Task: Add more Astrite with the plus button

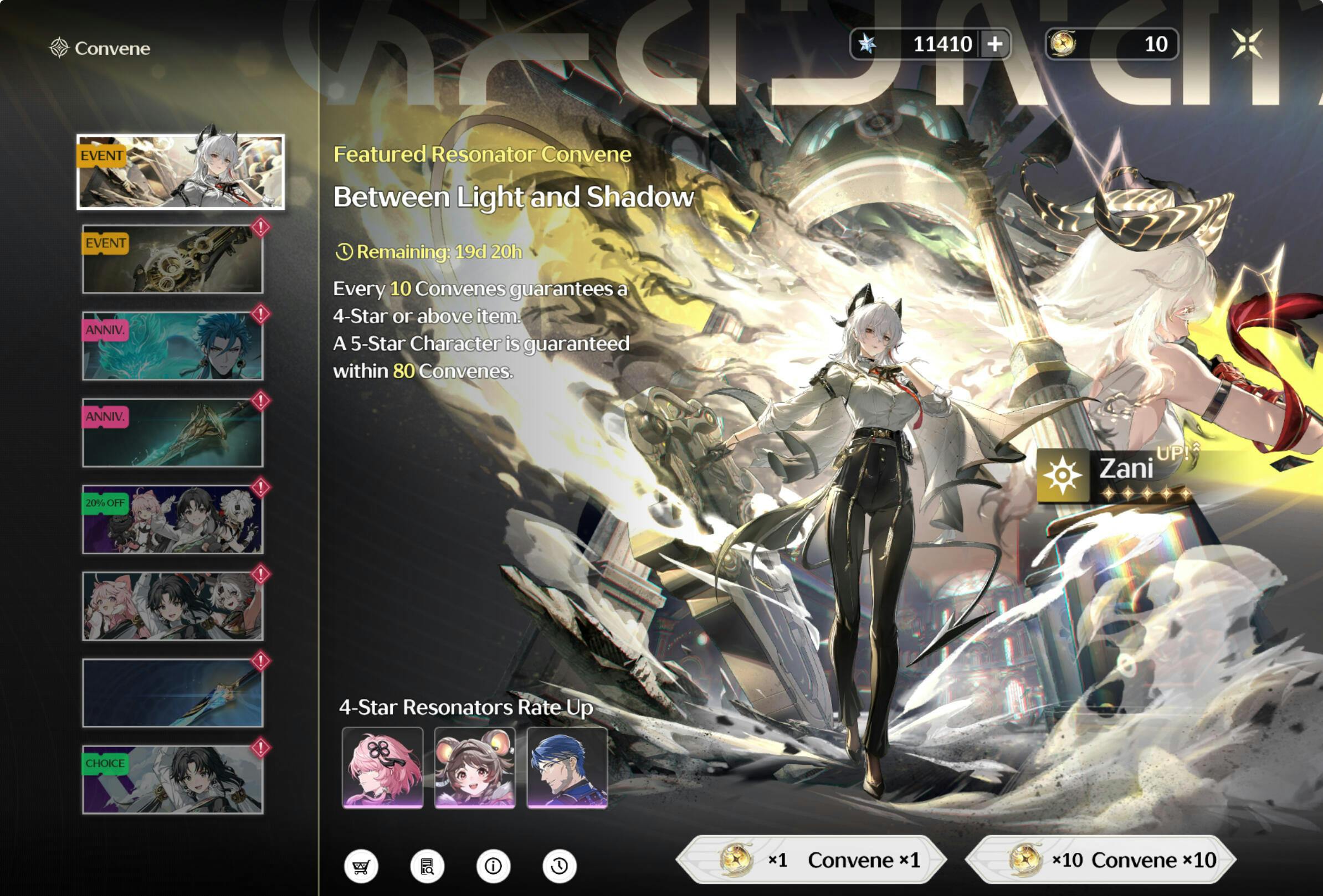Action: (x=994, y=44)
